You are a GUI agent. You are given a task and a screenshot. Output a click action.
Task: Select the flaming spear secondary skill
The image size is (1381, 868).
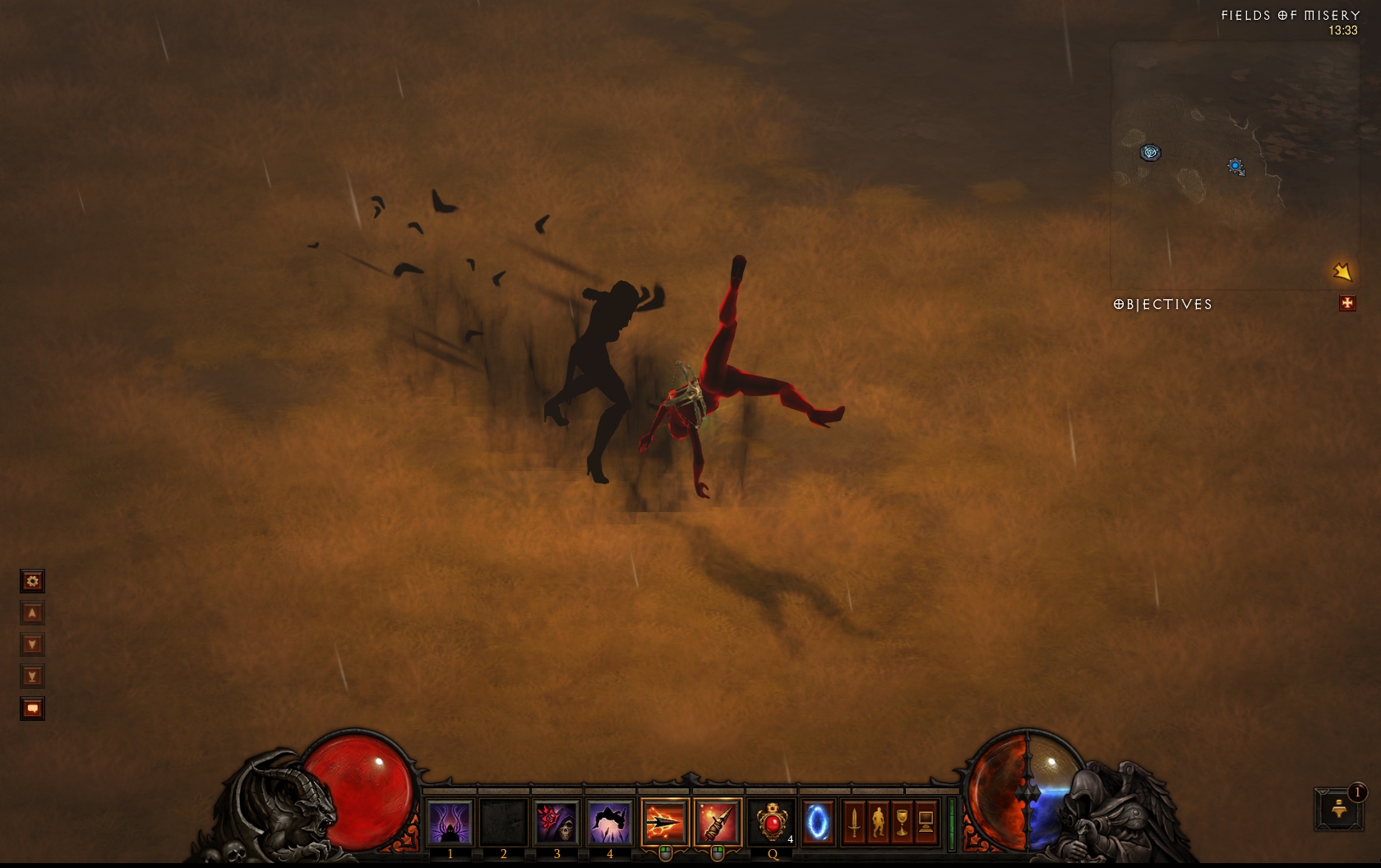[717, 821]
